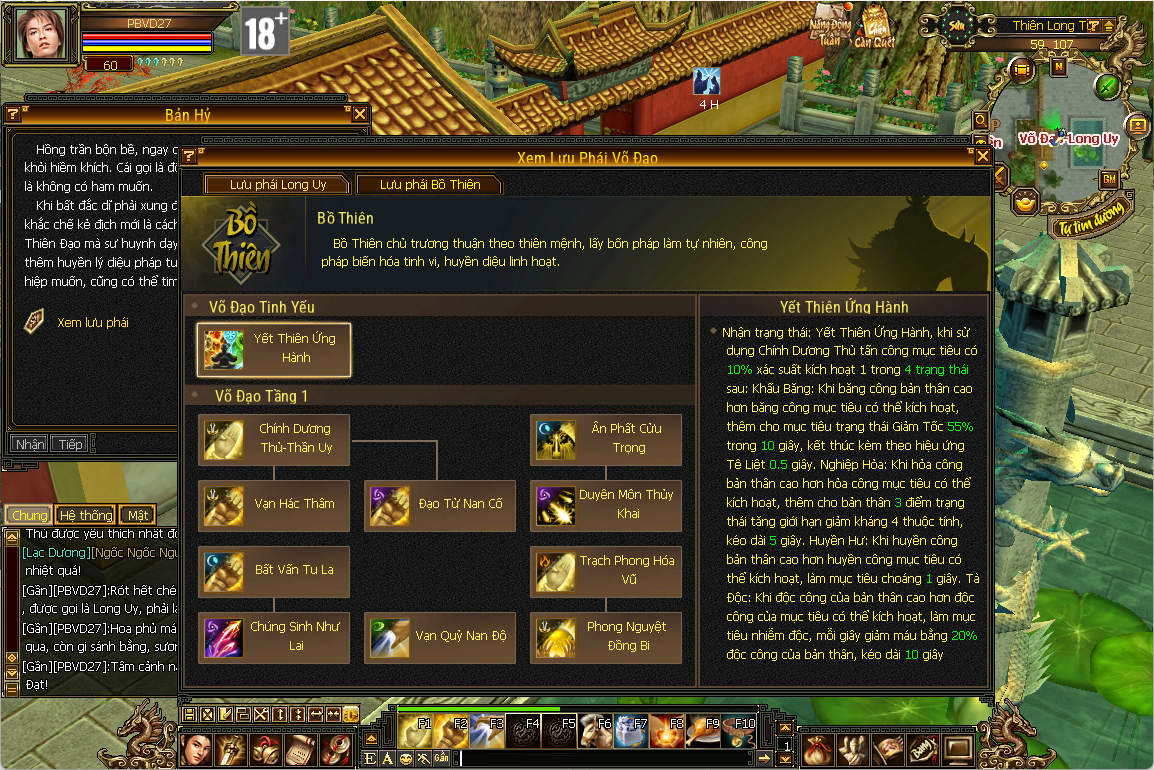Select the Vạn Hác Thâm skill
The height and width of the screenshot is (770, 1154).
tap(275, 505)
